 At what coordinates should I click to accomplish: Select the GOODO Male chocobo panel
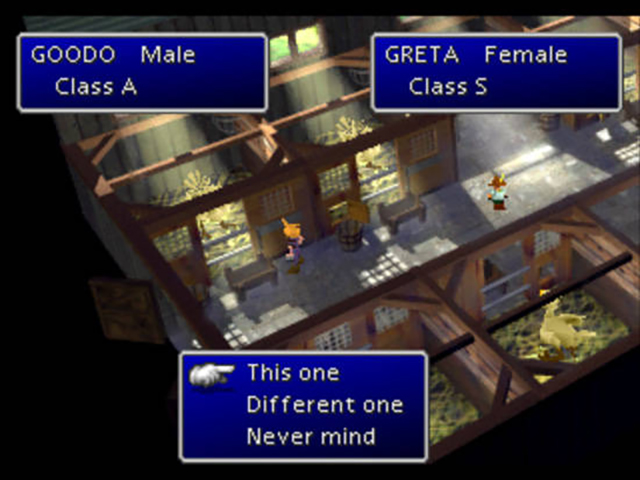(x=142, y=71)
